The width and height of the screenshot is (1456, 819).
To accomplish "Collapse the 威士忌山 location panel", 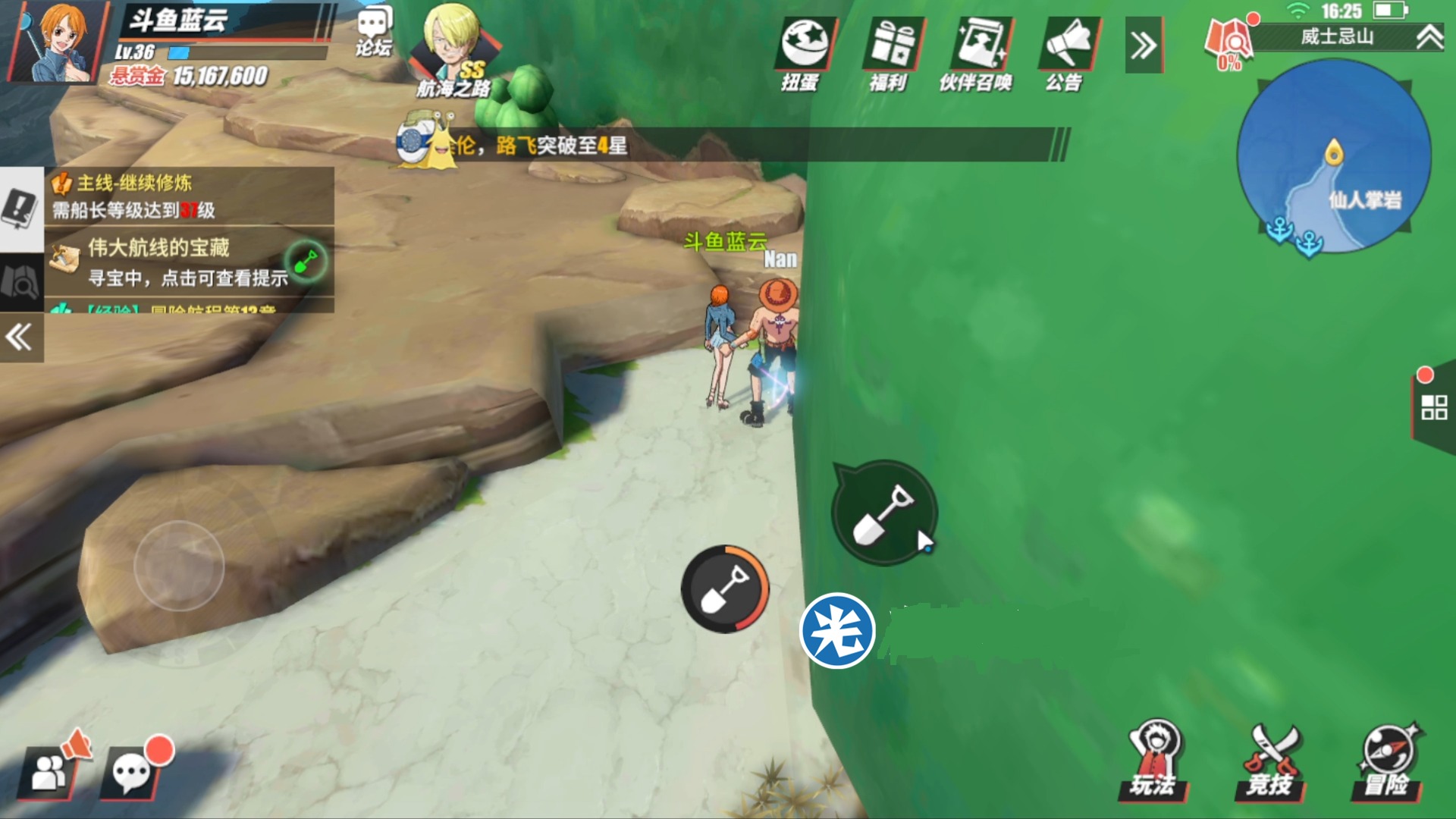I will coord(1429,37).
